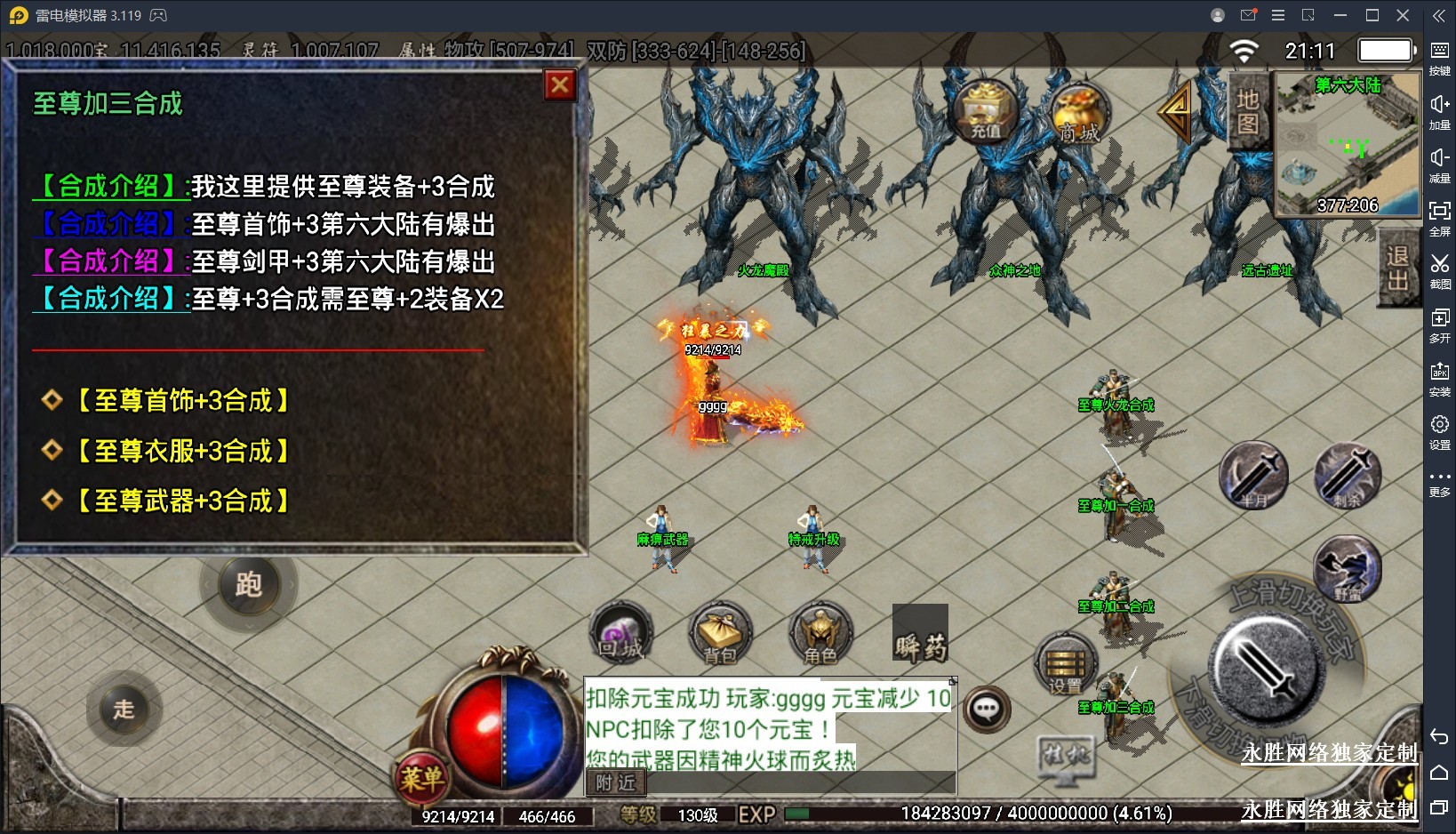This screenshot has width=1456, height=834.
Task: Open the 背包 backpack
Action: tap(721, 634)
